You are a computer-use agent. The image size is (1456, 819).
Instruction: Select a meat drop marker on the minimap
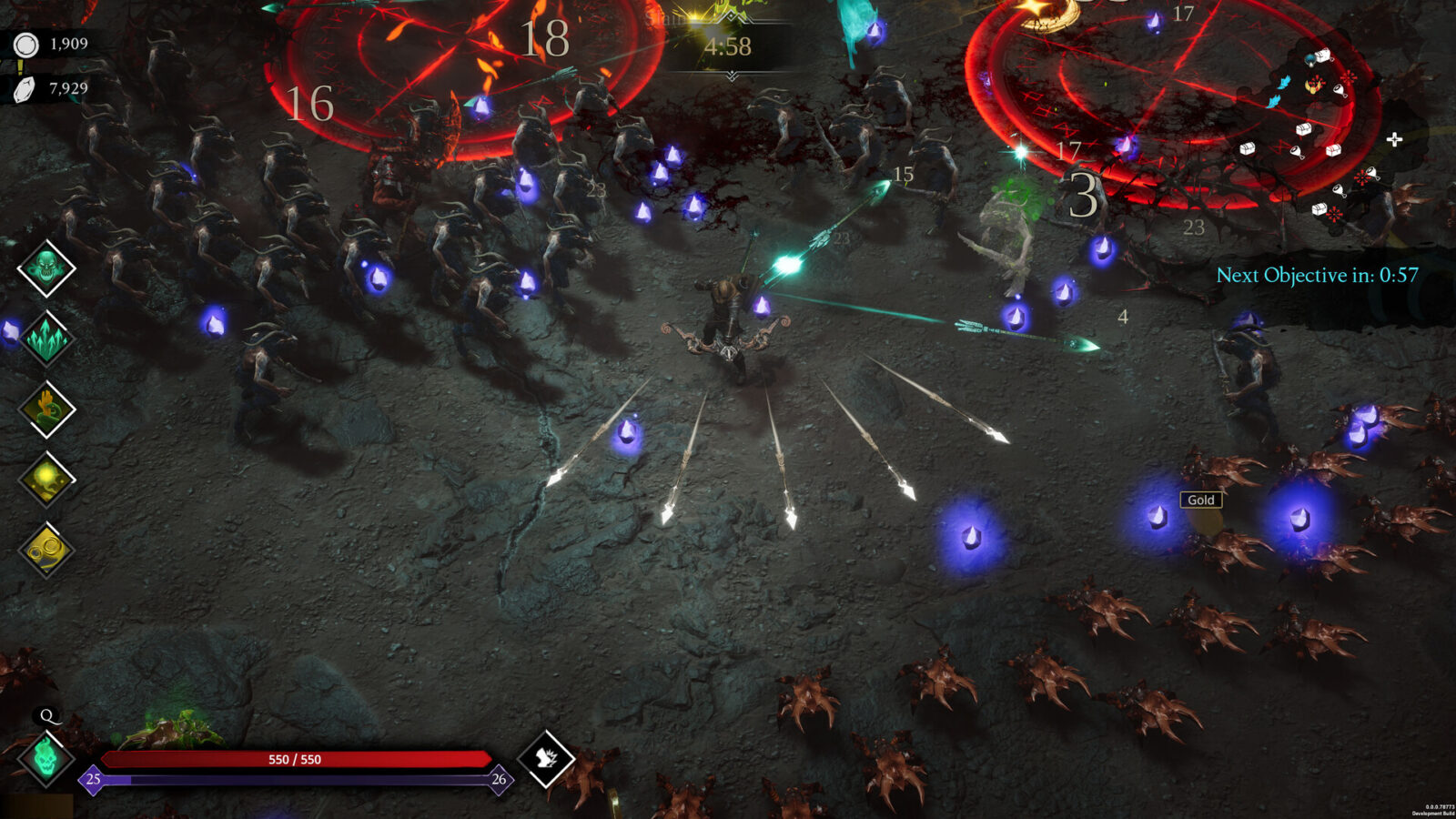1340,88
